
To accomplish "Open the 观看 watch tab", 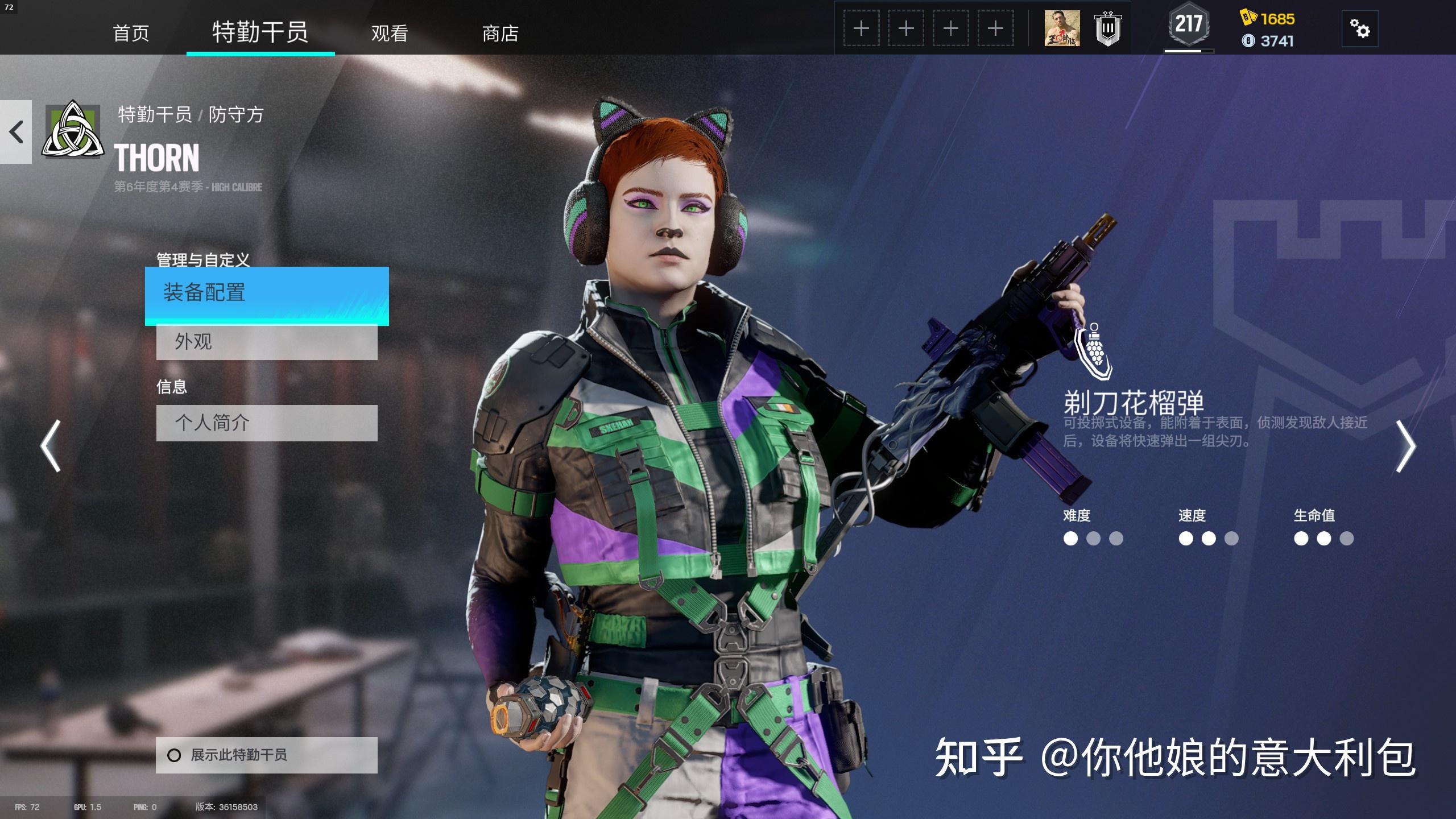I will [390, 33].
